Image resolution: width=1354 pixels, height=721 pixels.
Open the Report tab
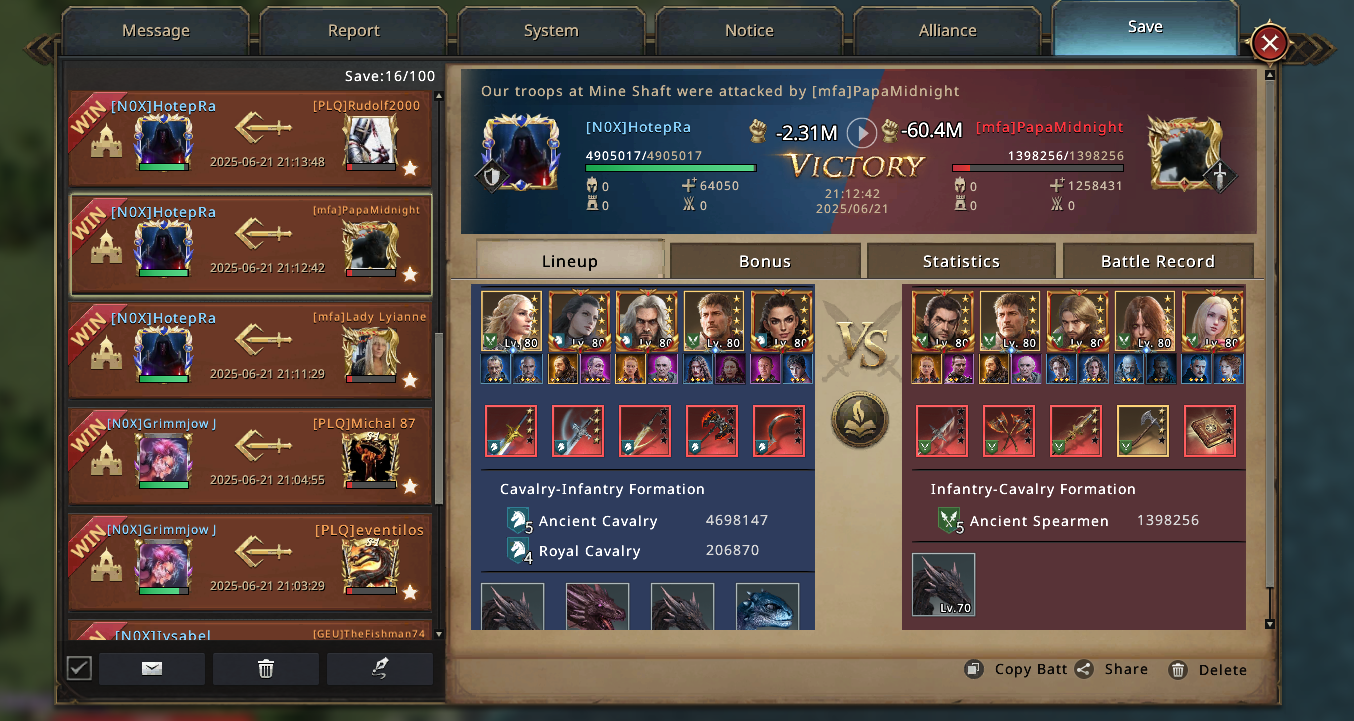pos(353,31)
